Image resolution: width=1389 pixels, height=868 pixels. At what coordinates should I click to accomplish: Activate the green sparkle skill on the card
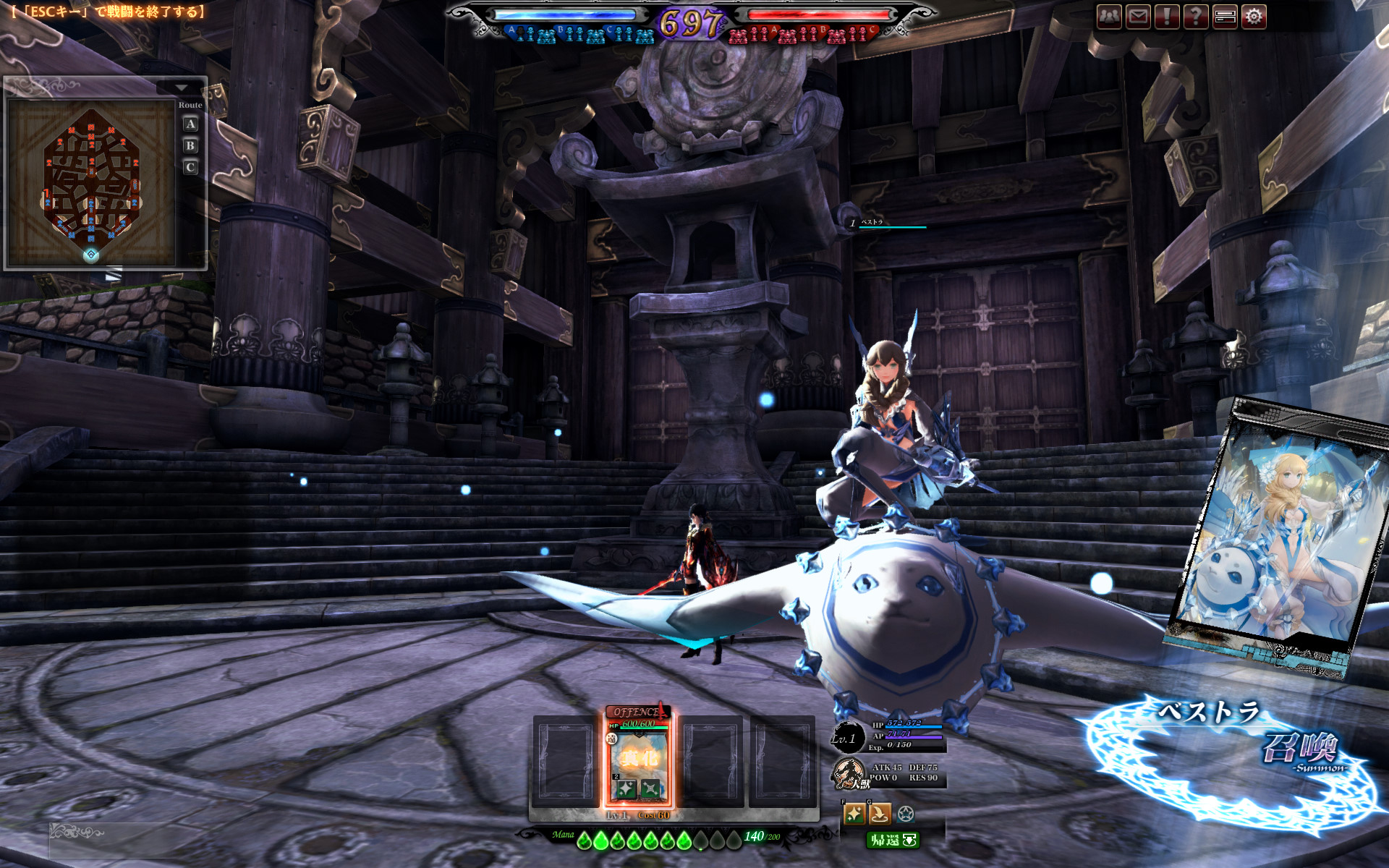point(626,788)
